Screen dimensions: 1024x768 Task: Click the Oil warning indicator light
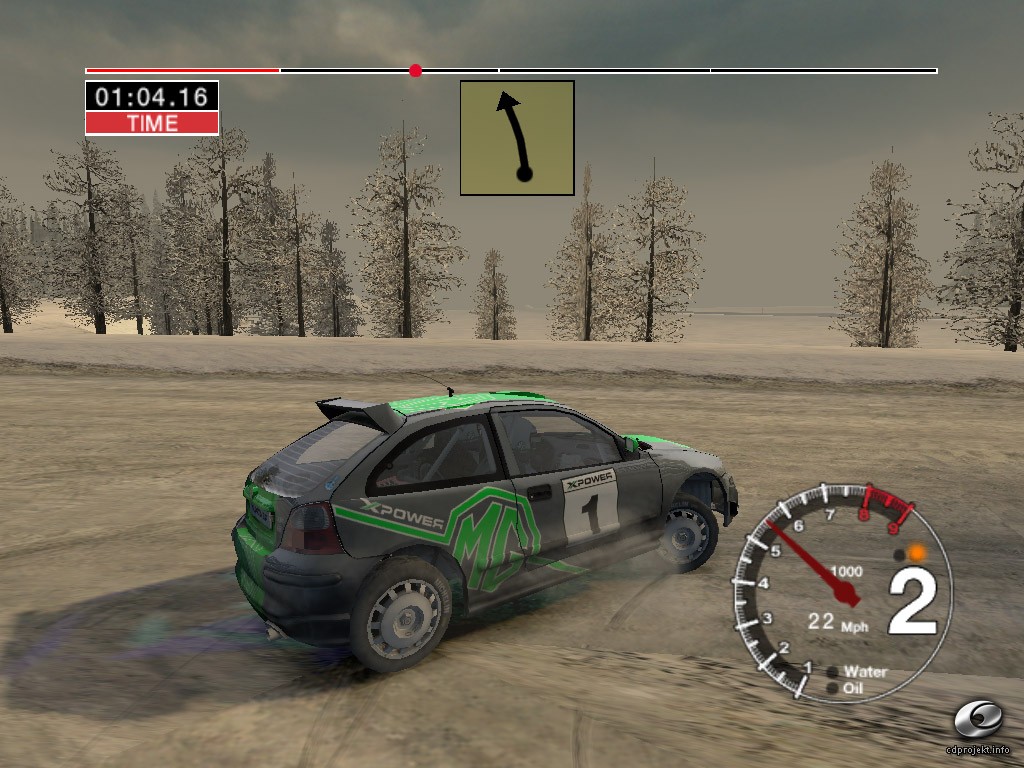(833, 688)
